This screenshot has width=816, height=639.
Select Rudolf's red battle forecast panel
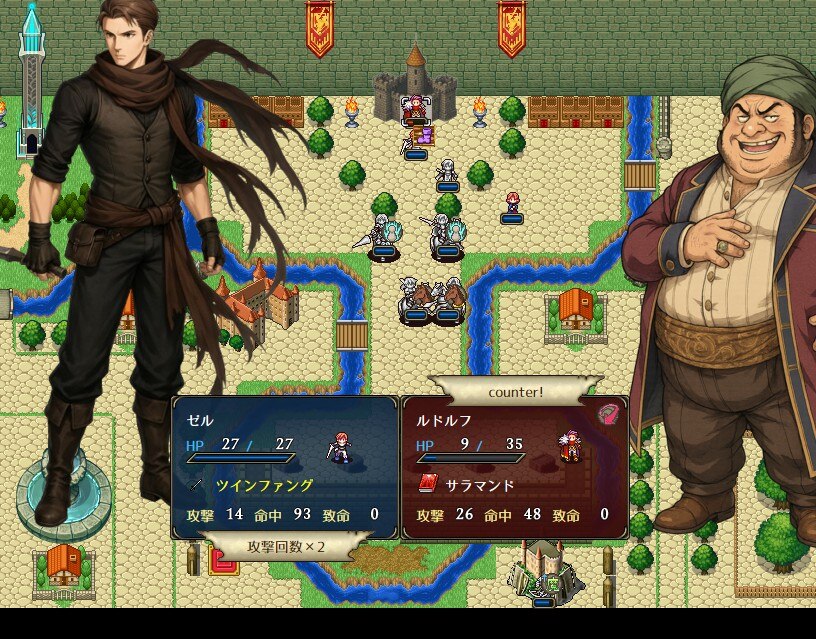514,467
